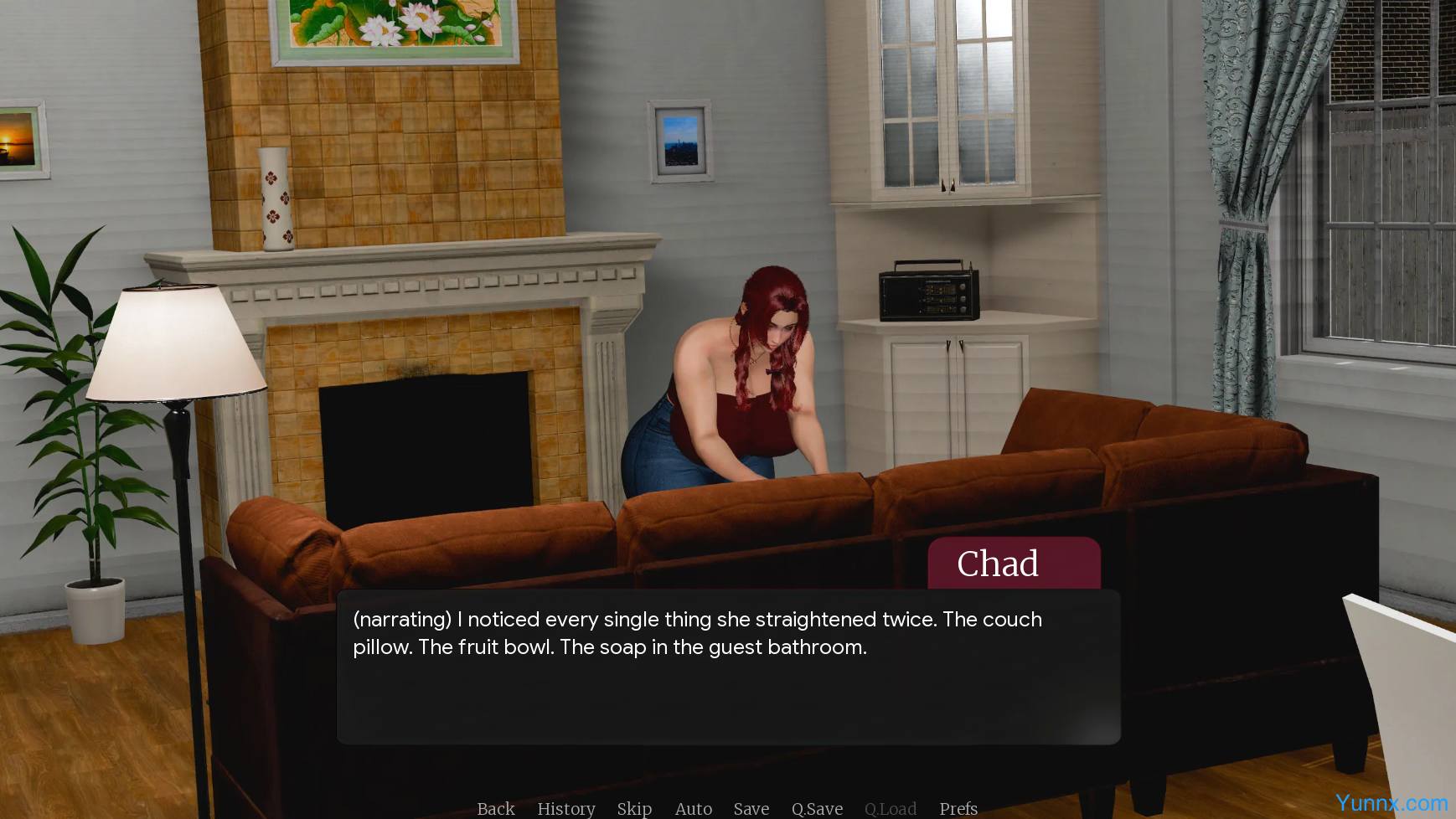
Task: Open the Save game screen
Action: 751,808
